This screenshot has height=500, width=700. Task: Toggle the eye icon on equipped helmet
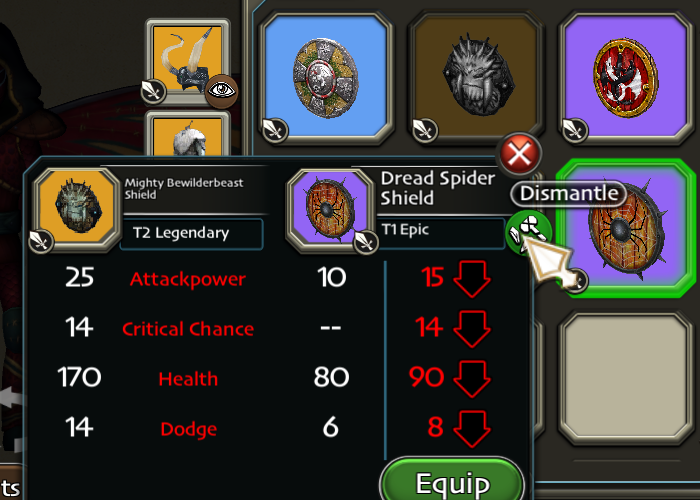coord(221,90)
